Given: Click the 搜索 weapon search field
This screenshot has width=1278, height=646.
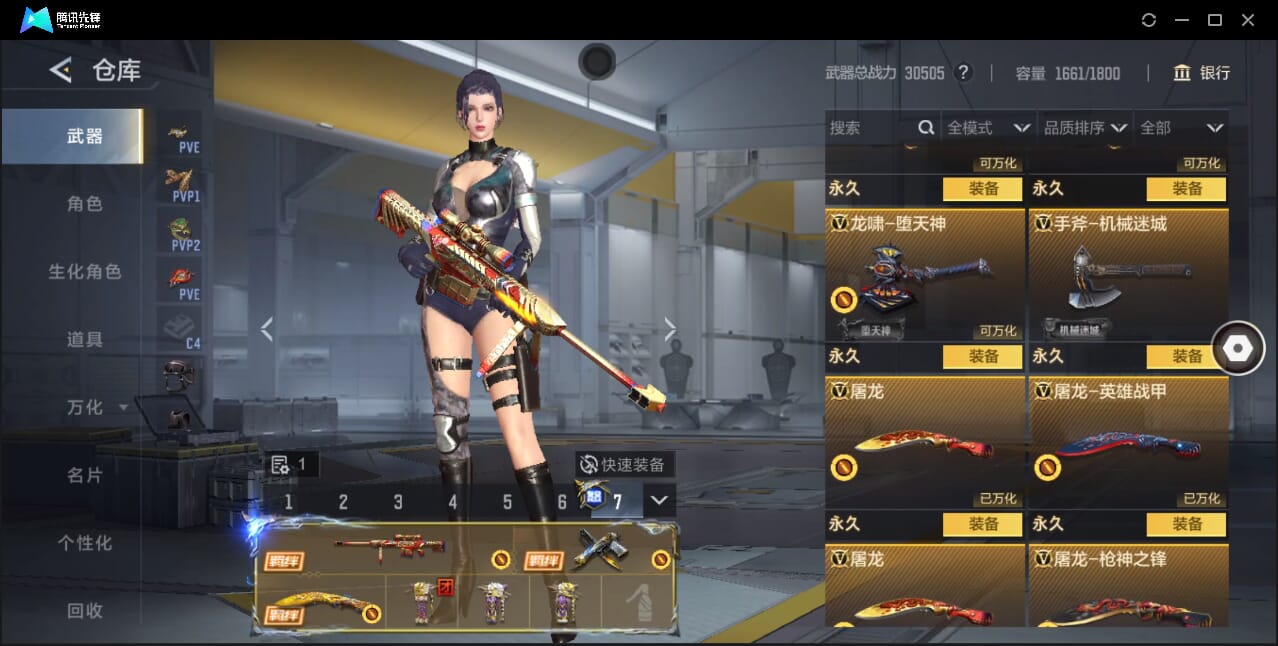Looking at the screenshot, I should [x=870, y=128].
